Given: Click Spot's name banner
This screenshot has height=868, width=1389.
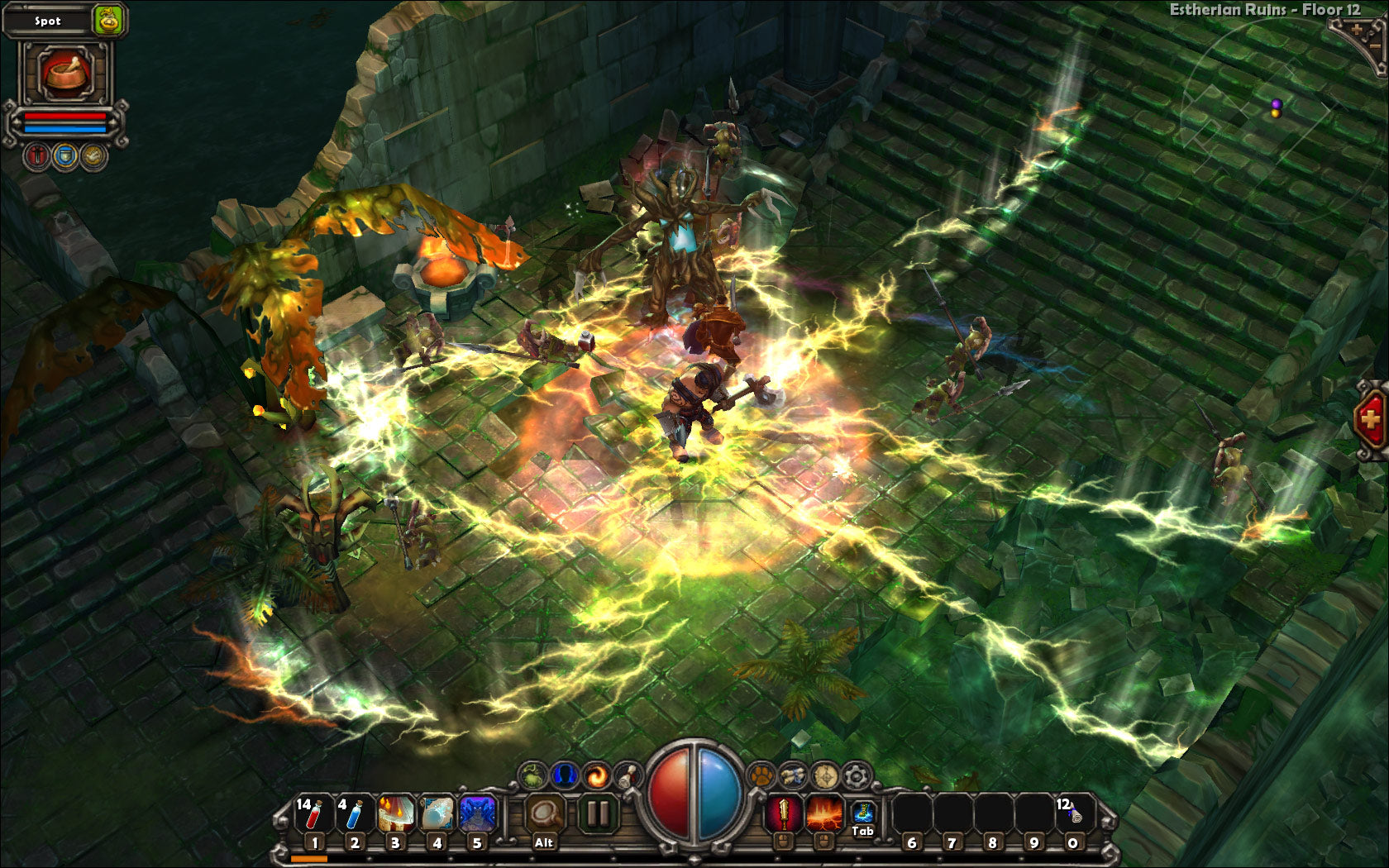Looking at the screenshot, I should 48,21.
